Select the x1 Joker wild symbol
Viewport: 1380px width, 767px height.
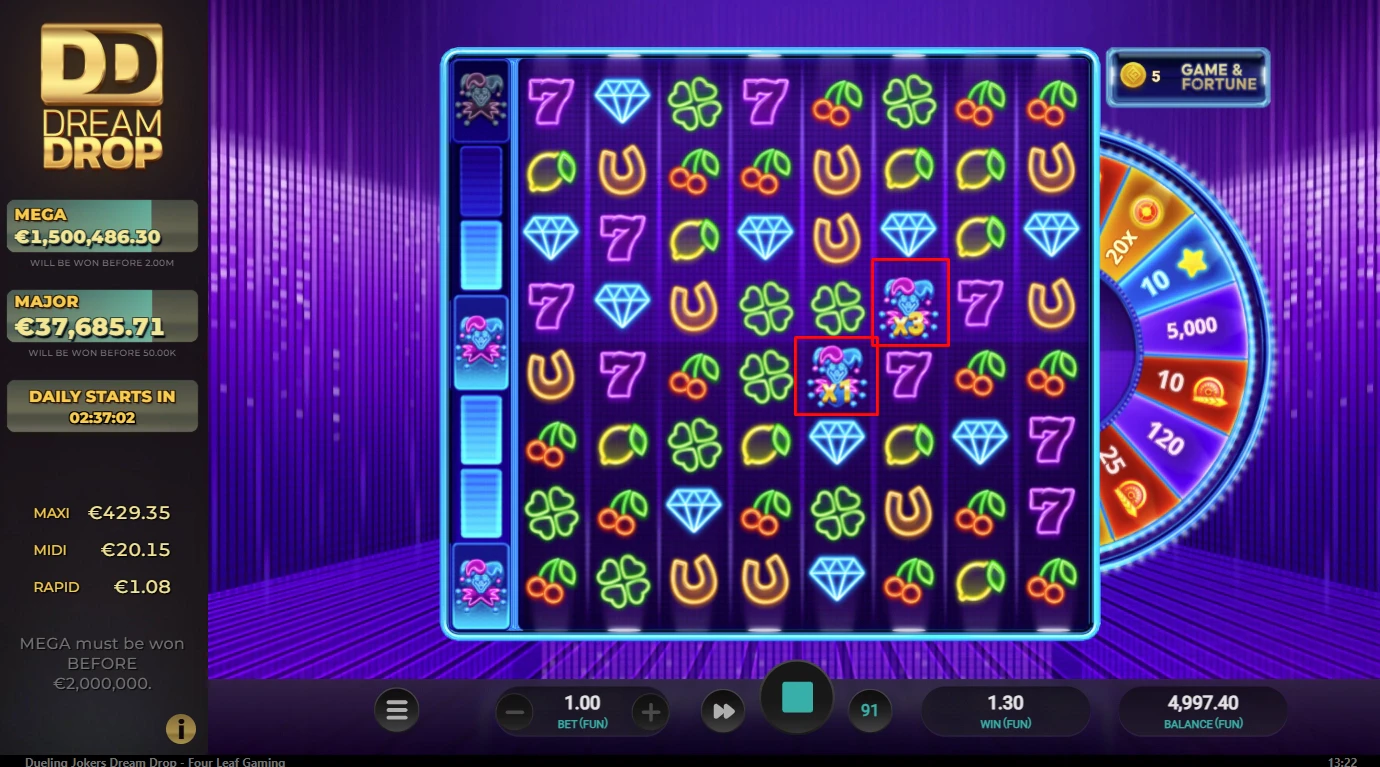pos(837,376)
